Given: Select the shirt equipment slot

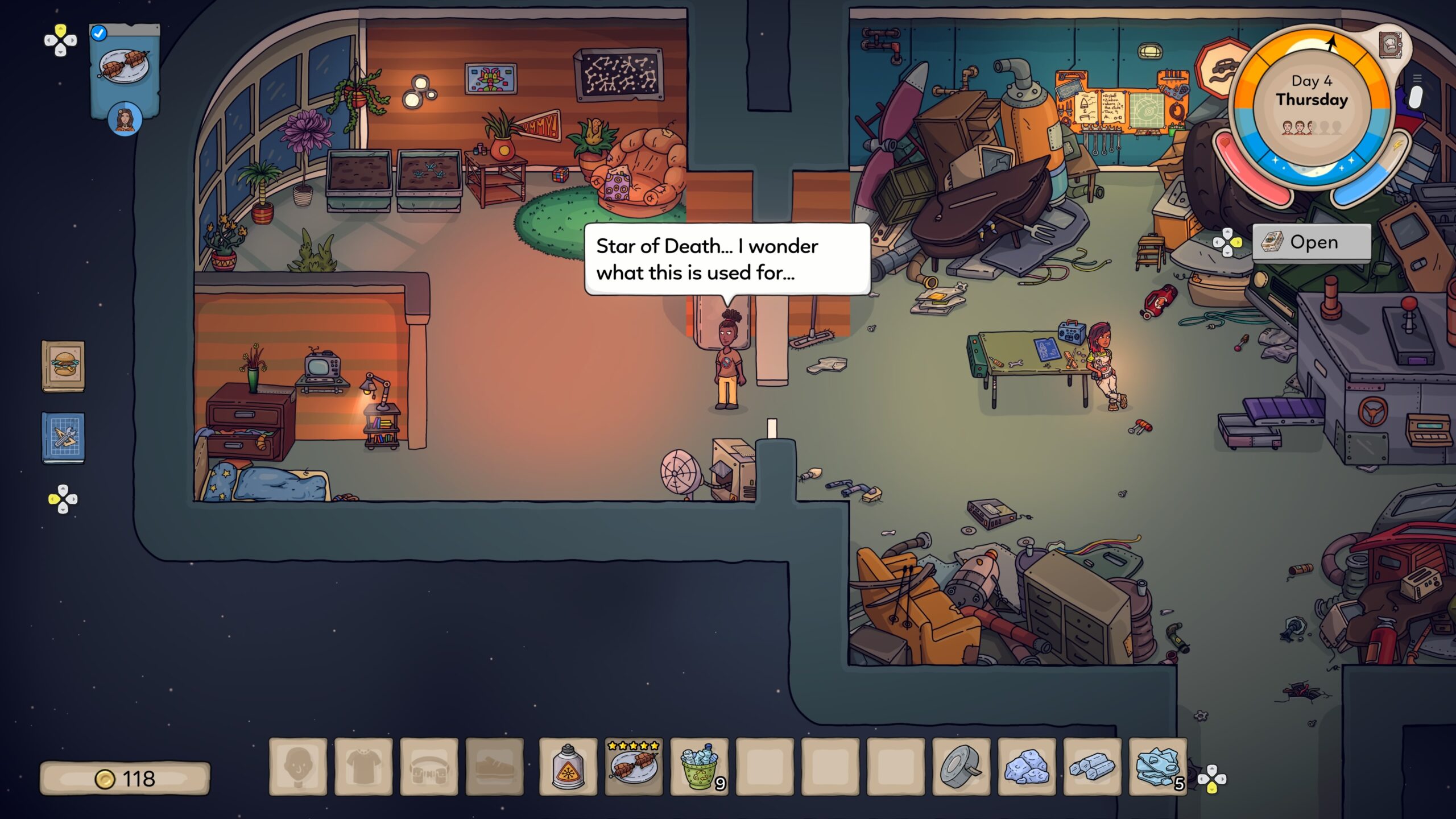Looking at the screenshot, I should click(x=363, y=766).
